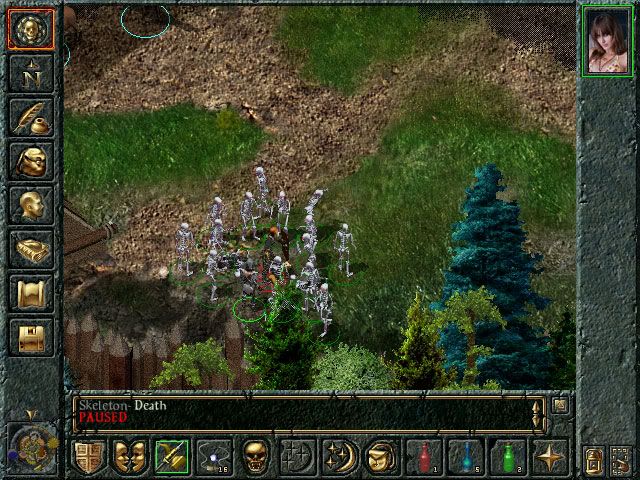Activate the skull Turn Undead button

coord(256,456)
